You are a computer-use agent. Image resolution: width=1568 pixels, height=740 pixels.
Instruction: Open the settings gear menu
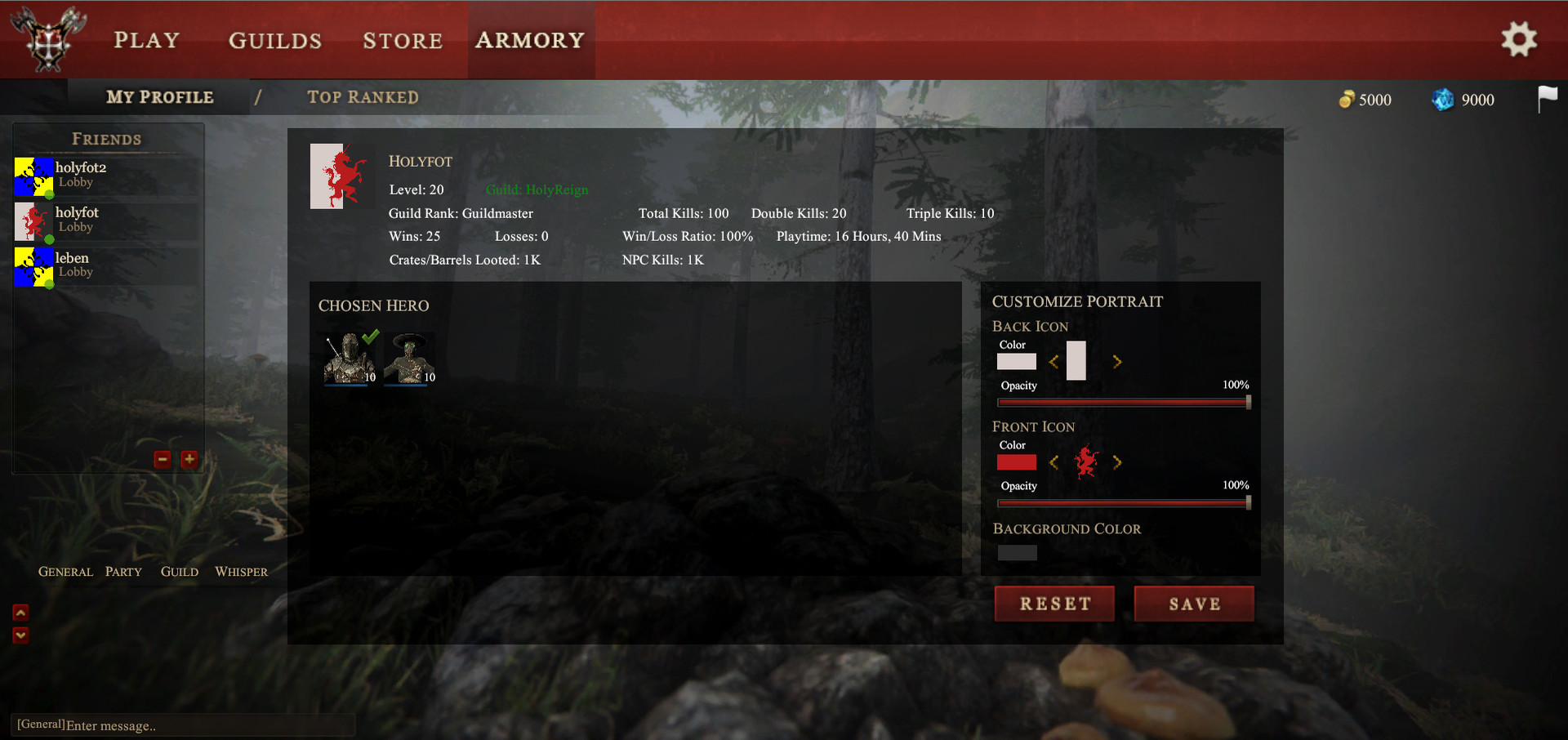(x=1519, y=39)
